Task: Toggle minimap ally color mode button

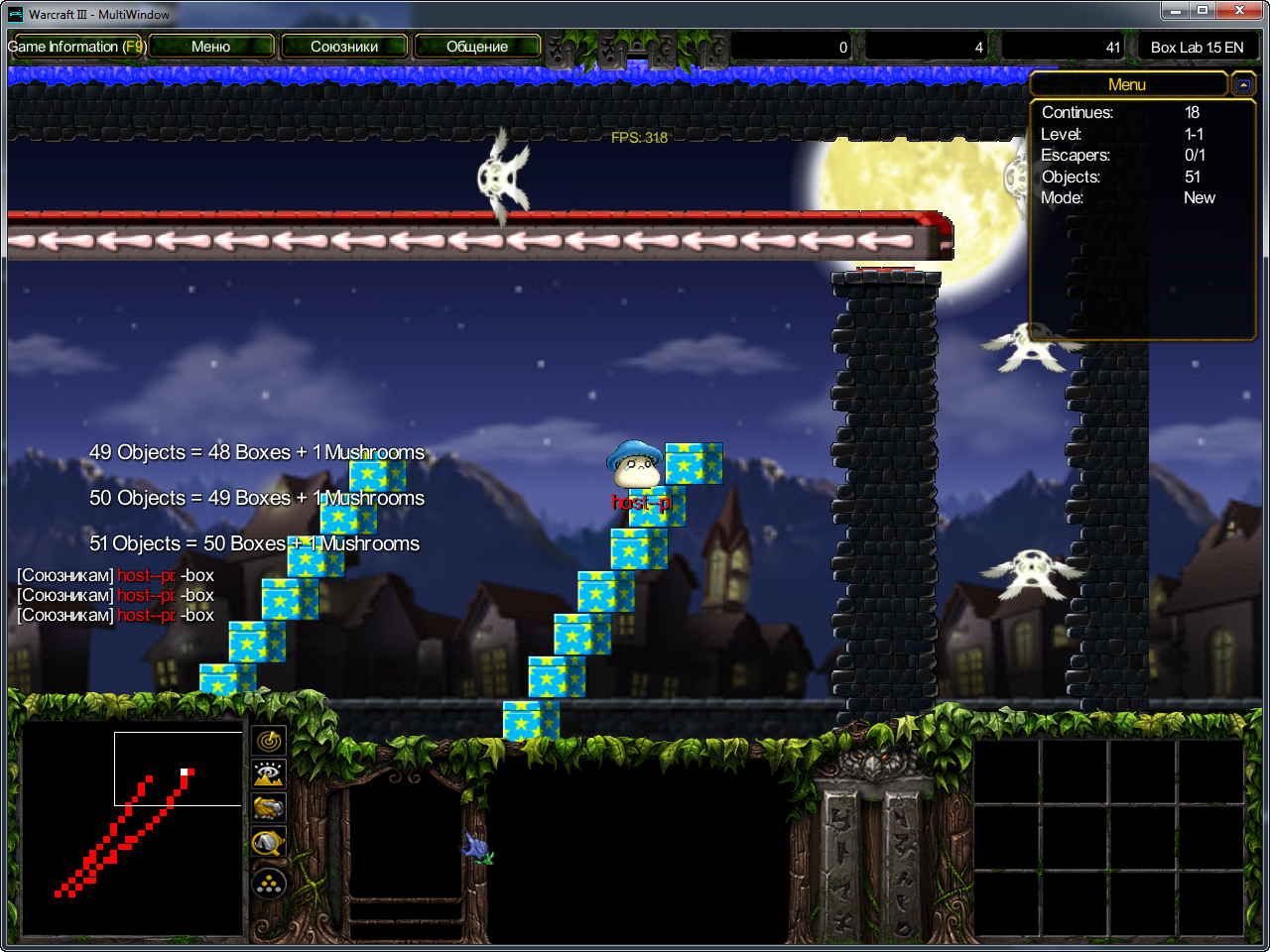Action: tap(269, 809)
